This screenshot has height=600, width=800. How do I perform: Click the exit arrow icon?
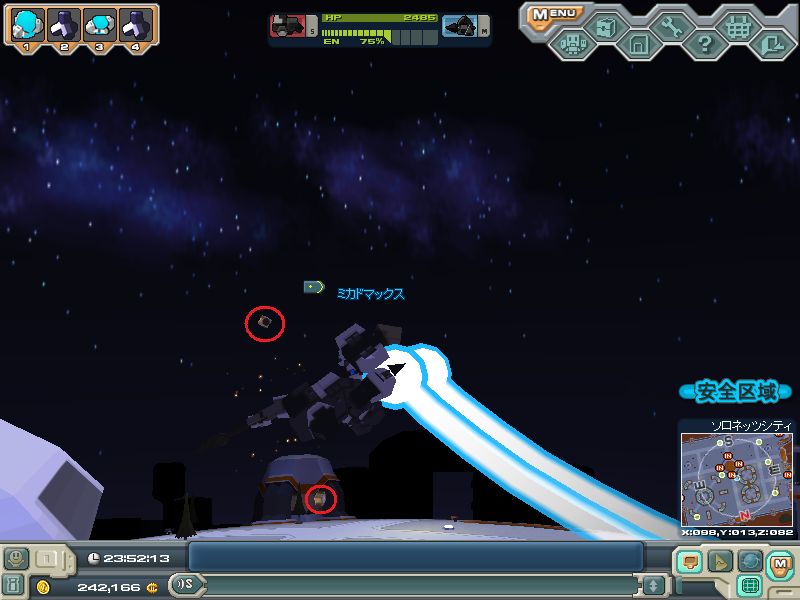tap(771, 44)
